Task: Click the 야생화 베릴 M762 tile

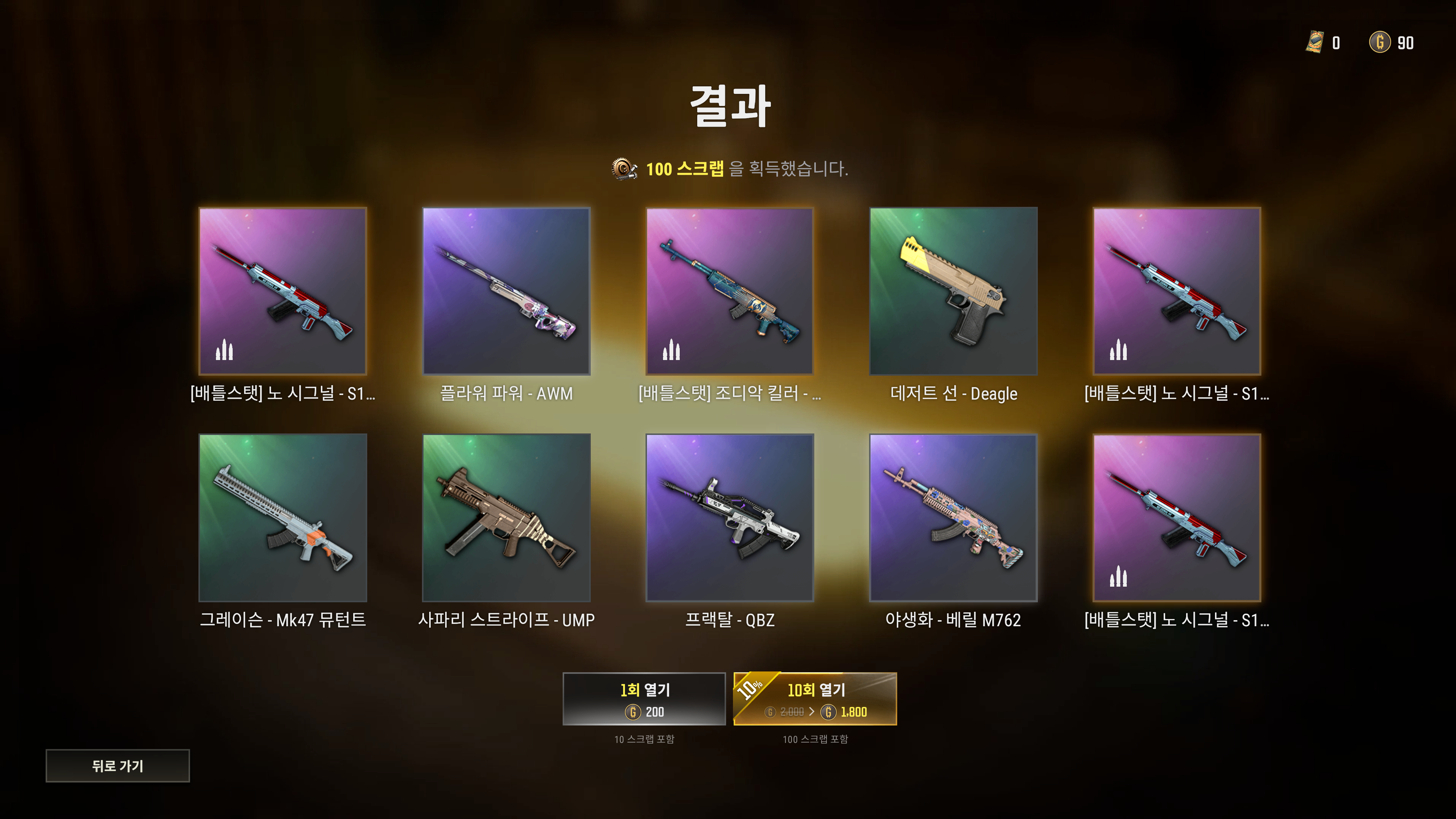Action: point(953,517)
